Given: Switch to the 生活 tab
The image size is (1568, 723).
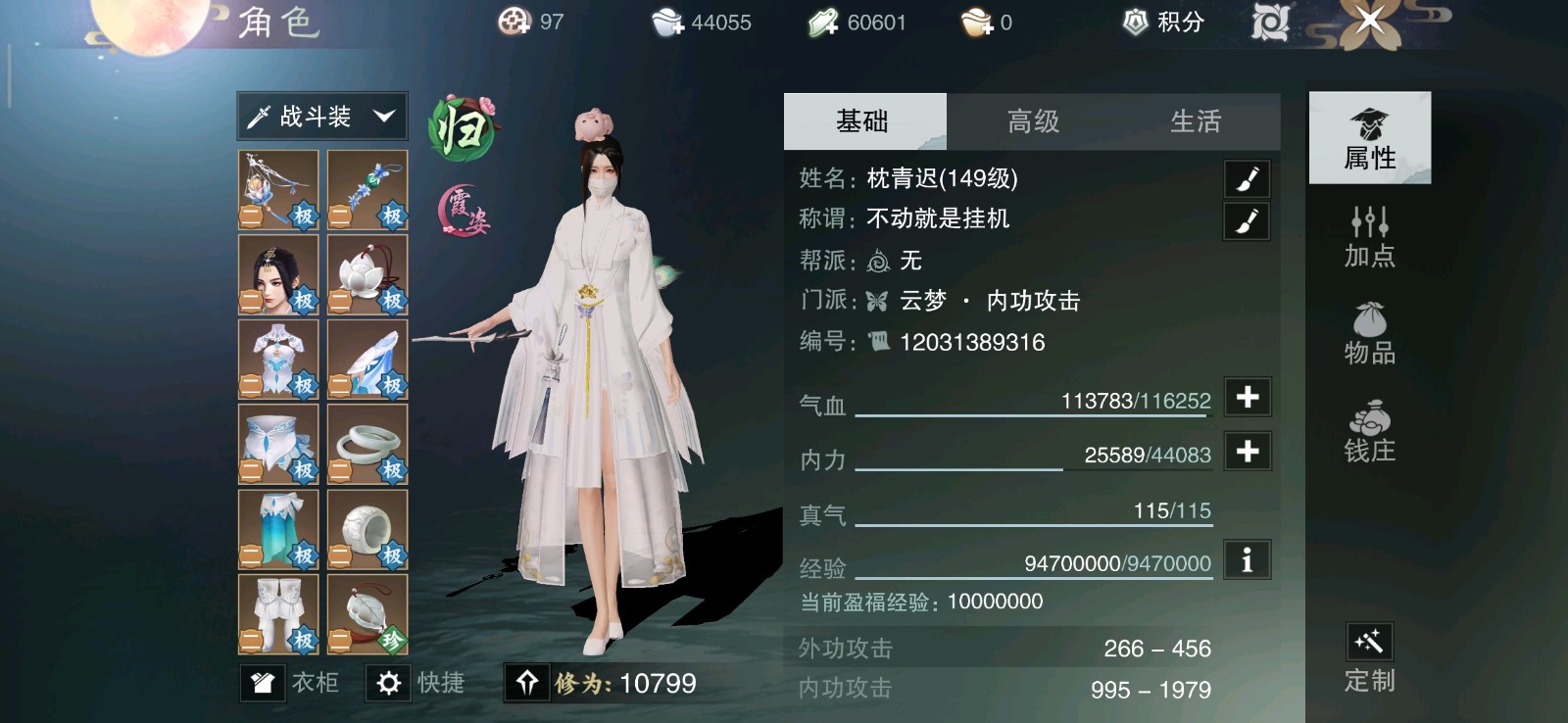Looking at the screenshot, I should point(1198,121).
